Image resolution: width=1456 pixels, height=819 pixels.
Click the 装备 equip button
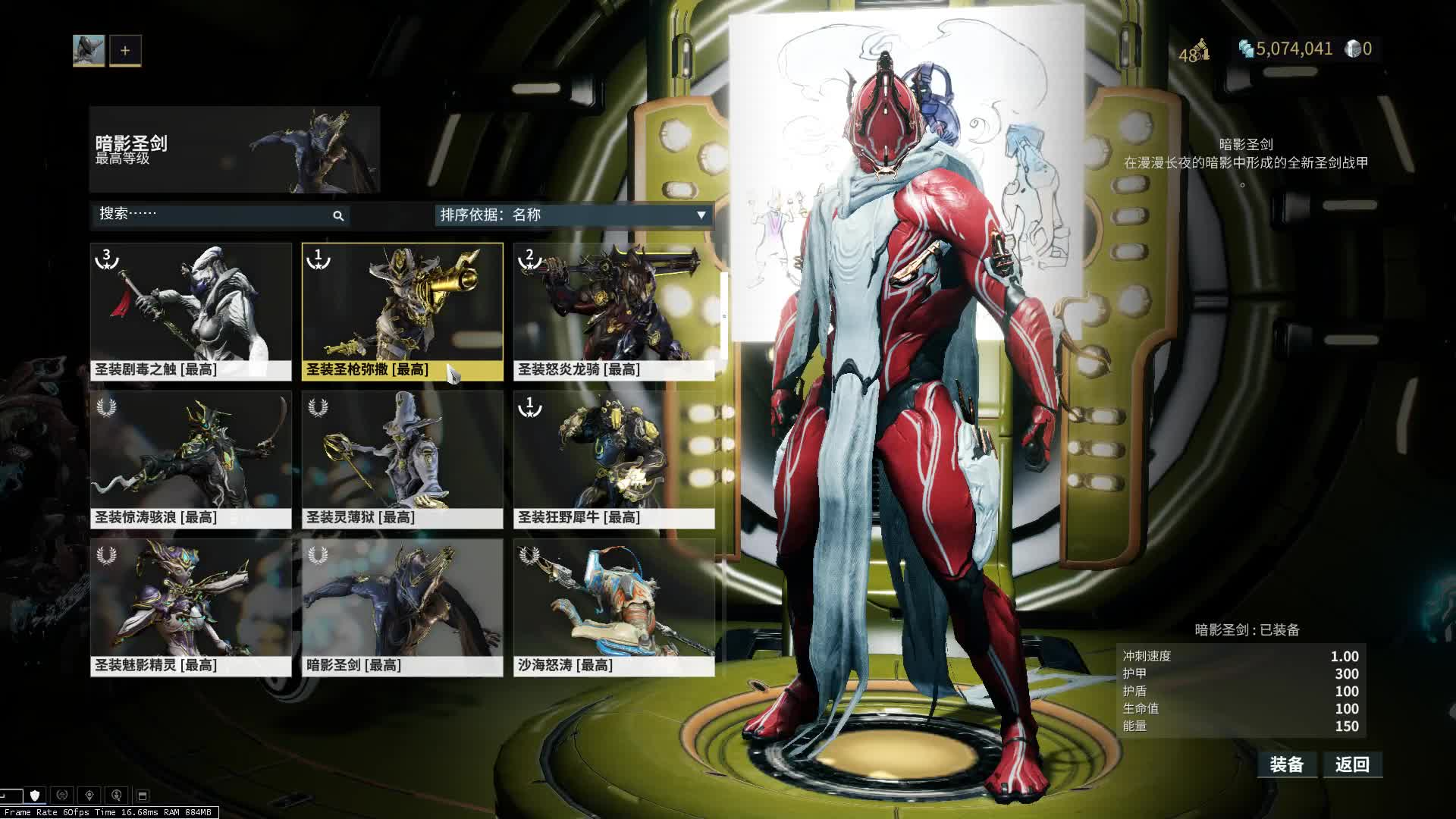pos(1286,764)
